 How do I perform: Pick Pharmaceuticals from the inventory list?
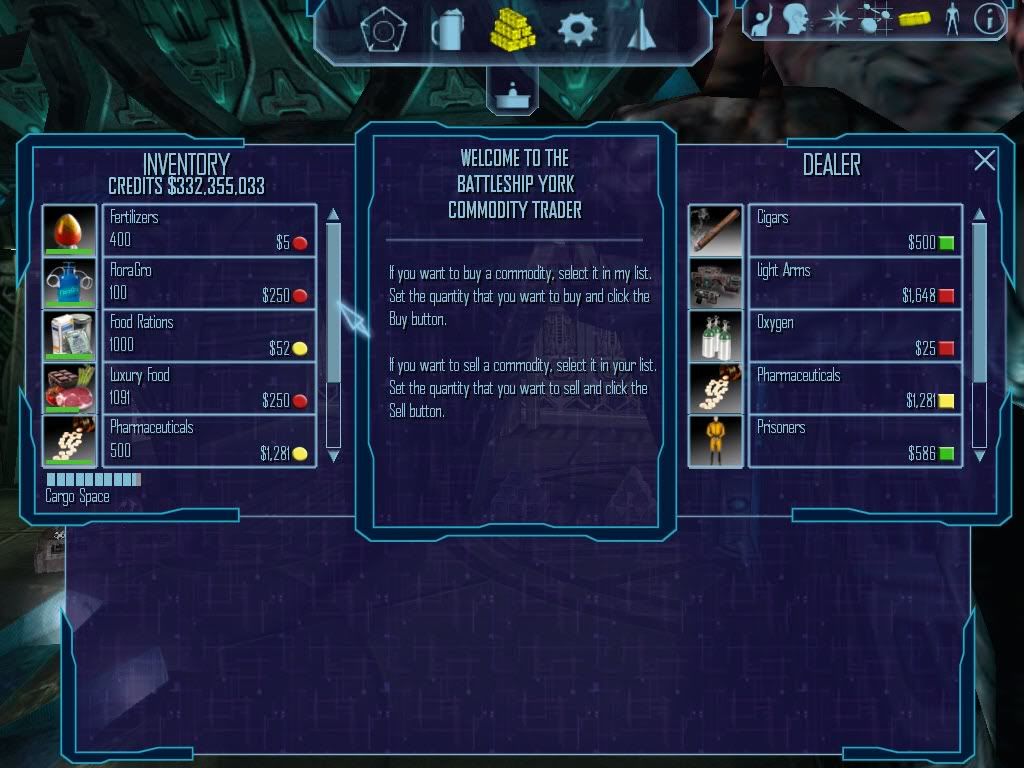click(209, 440)
